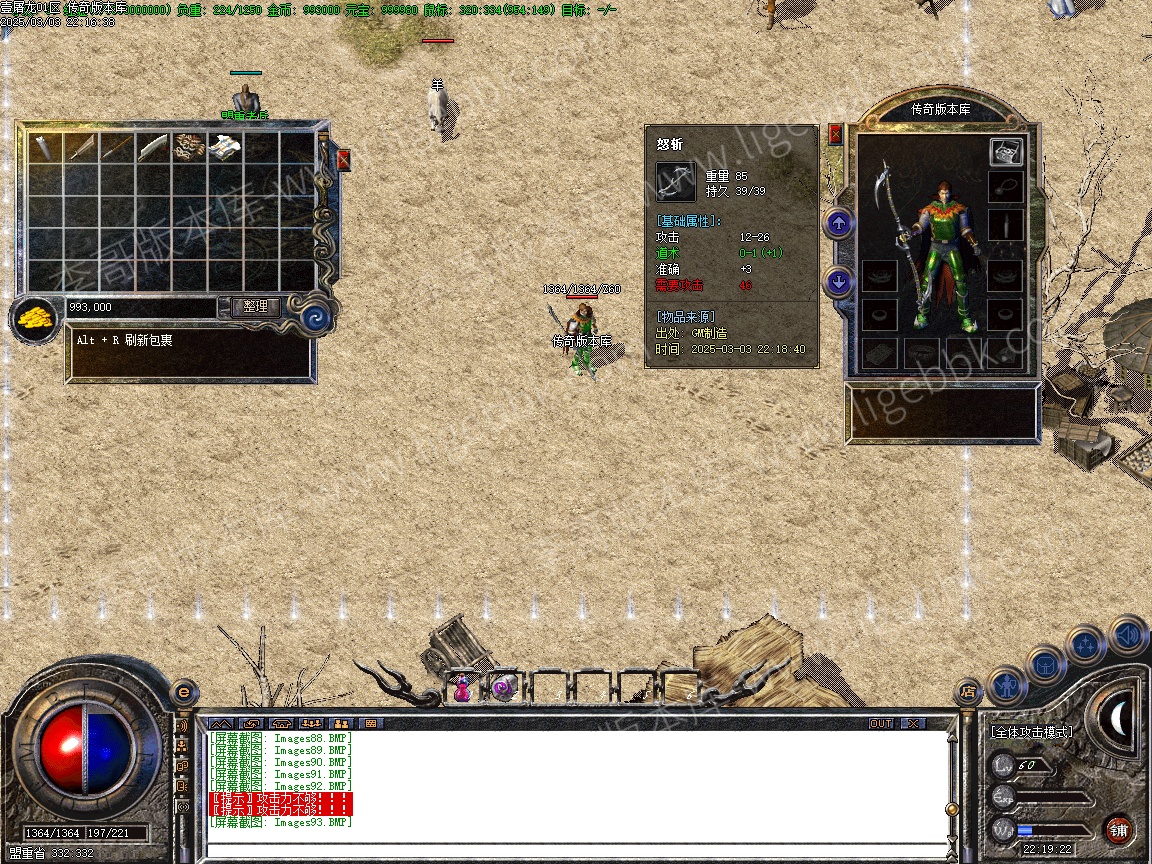
Task: Click the down arrow on the equipment panel
Action: click(839, 281)
